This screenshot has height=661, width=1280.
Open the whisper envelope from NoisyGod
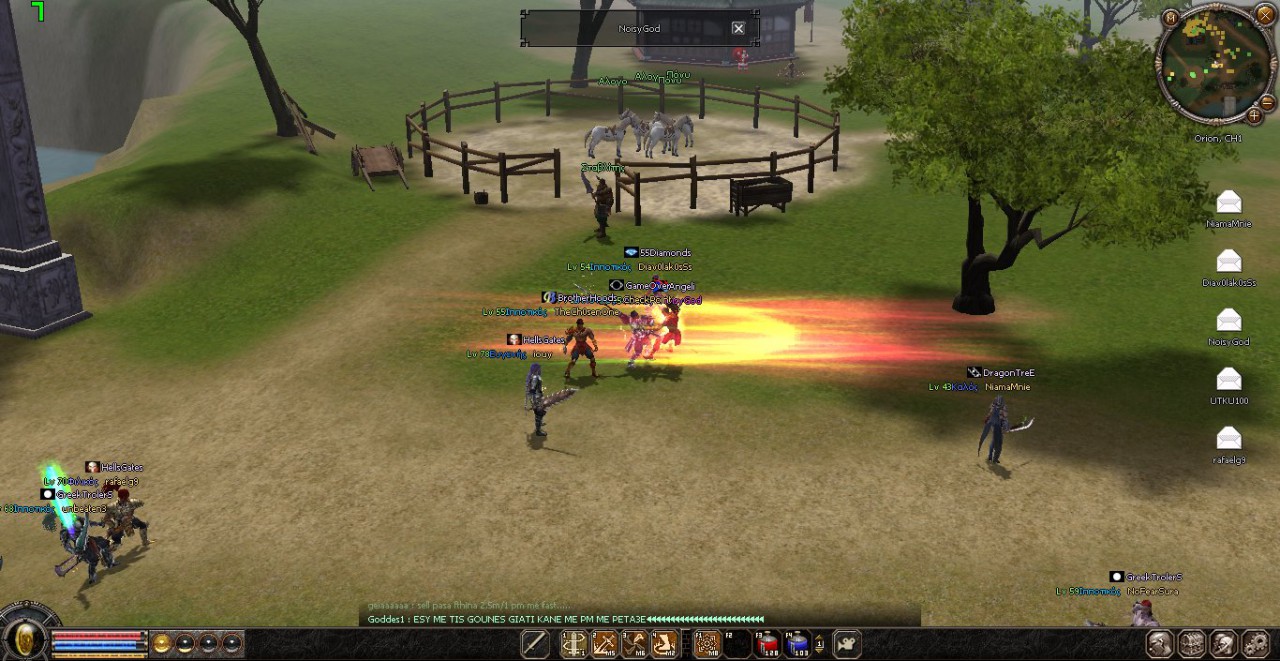[1228, 321]
